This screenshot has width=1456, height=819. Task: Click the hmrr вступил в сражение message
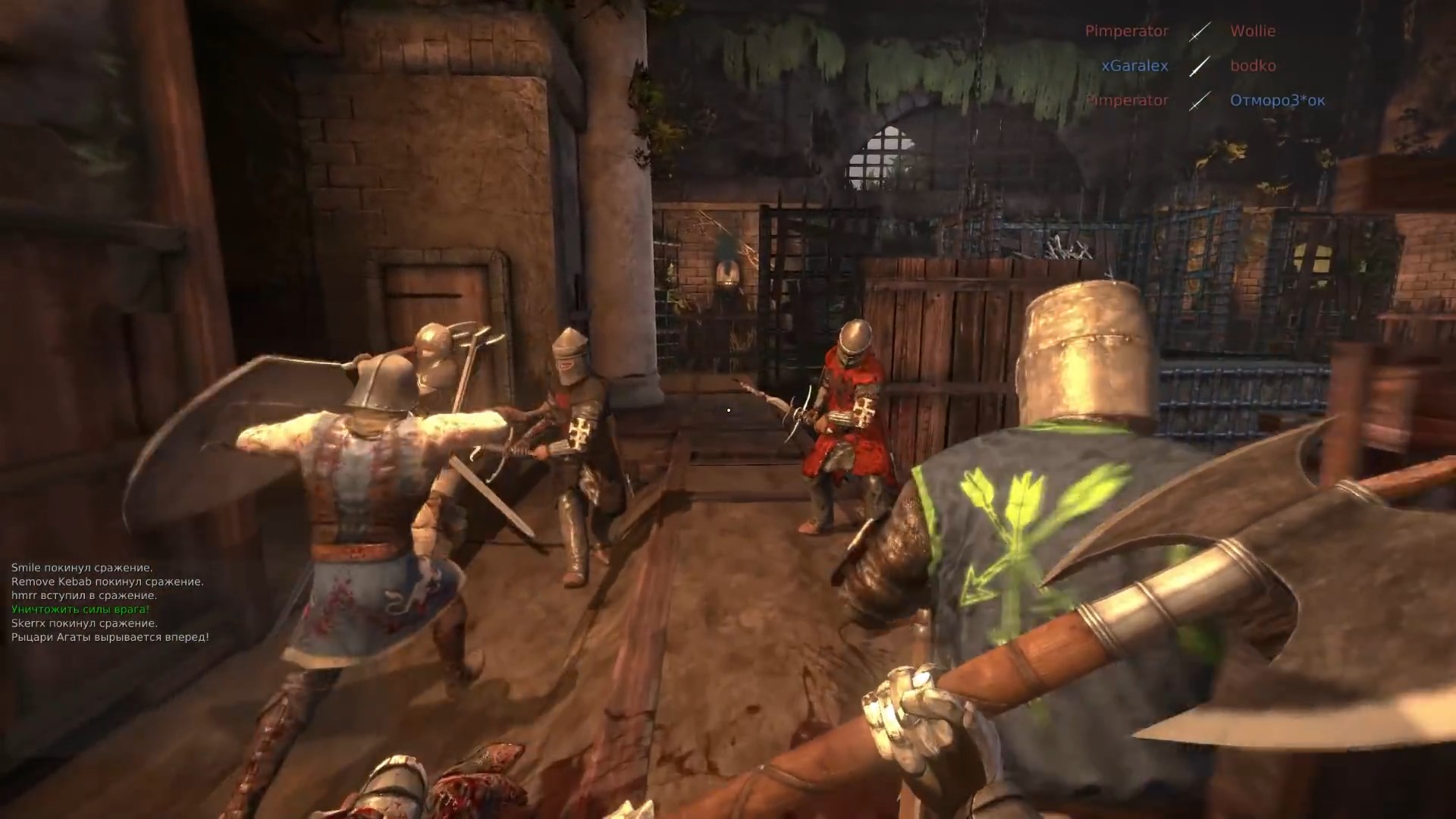(85, 595)
